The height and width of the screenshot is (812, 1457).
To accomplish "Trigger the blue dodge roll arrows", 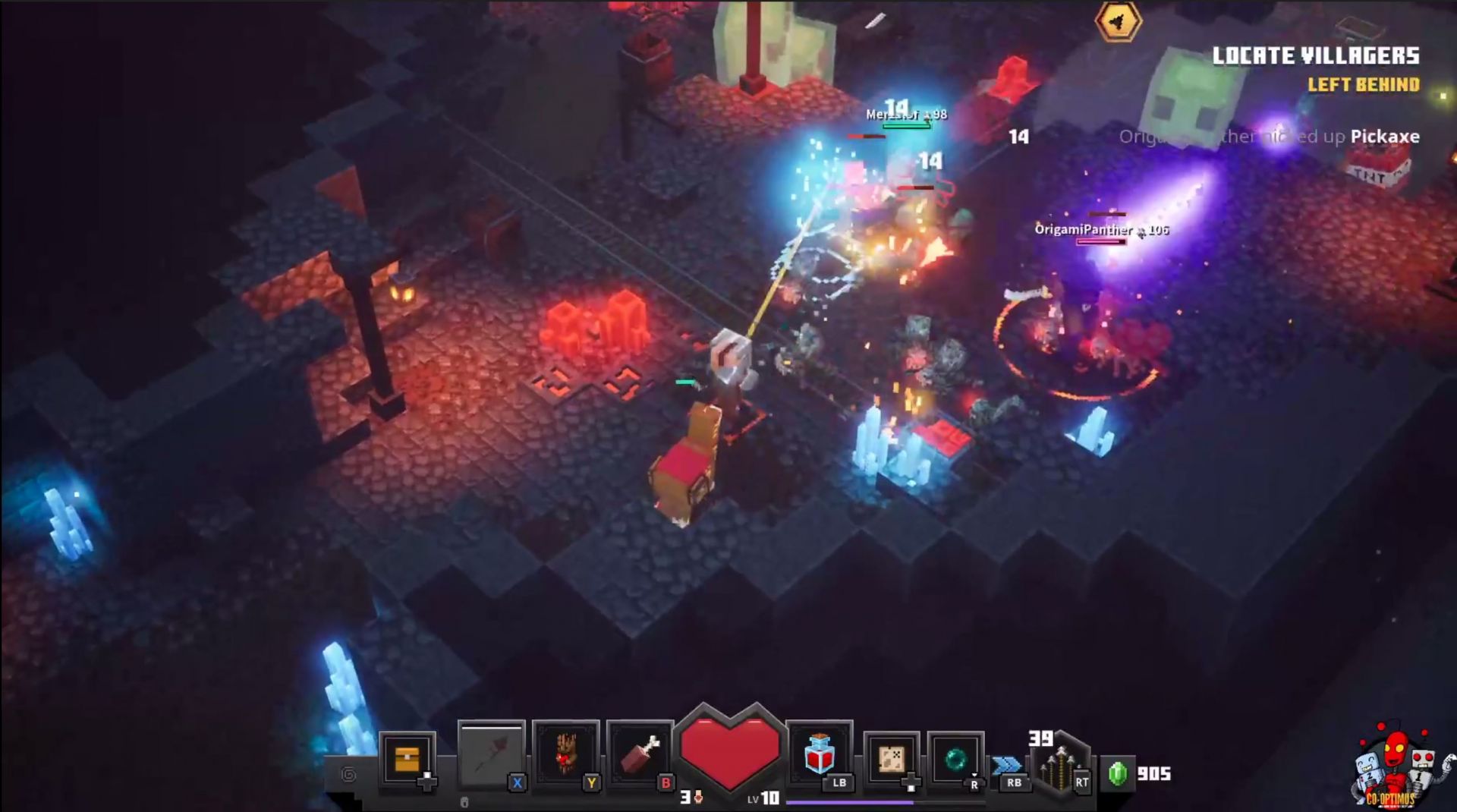I will tap(1007, 765).
